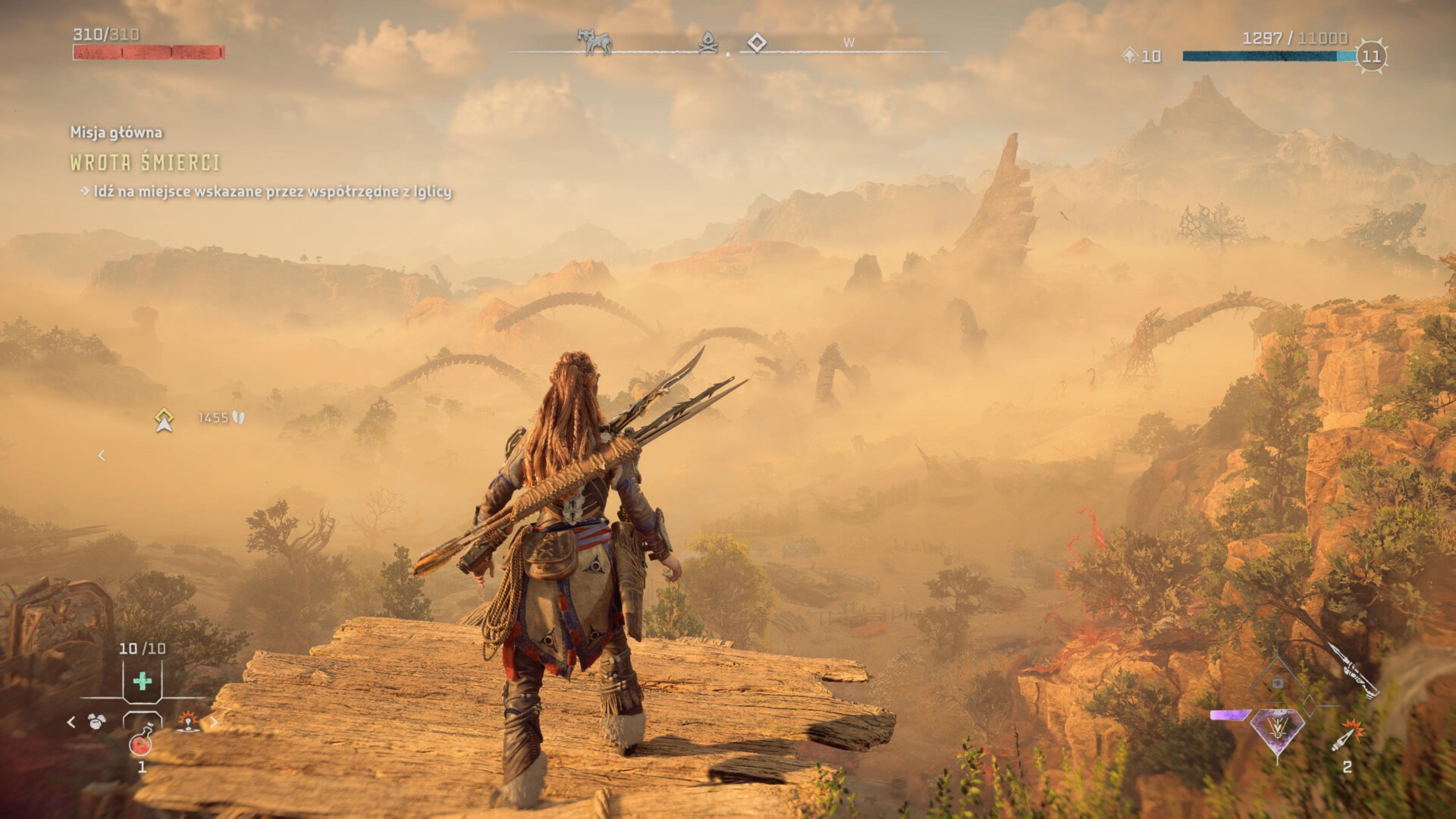
Task: Click the quest waypoint marker showing 1455
Action: click(165, 419)
